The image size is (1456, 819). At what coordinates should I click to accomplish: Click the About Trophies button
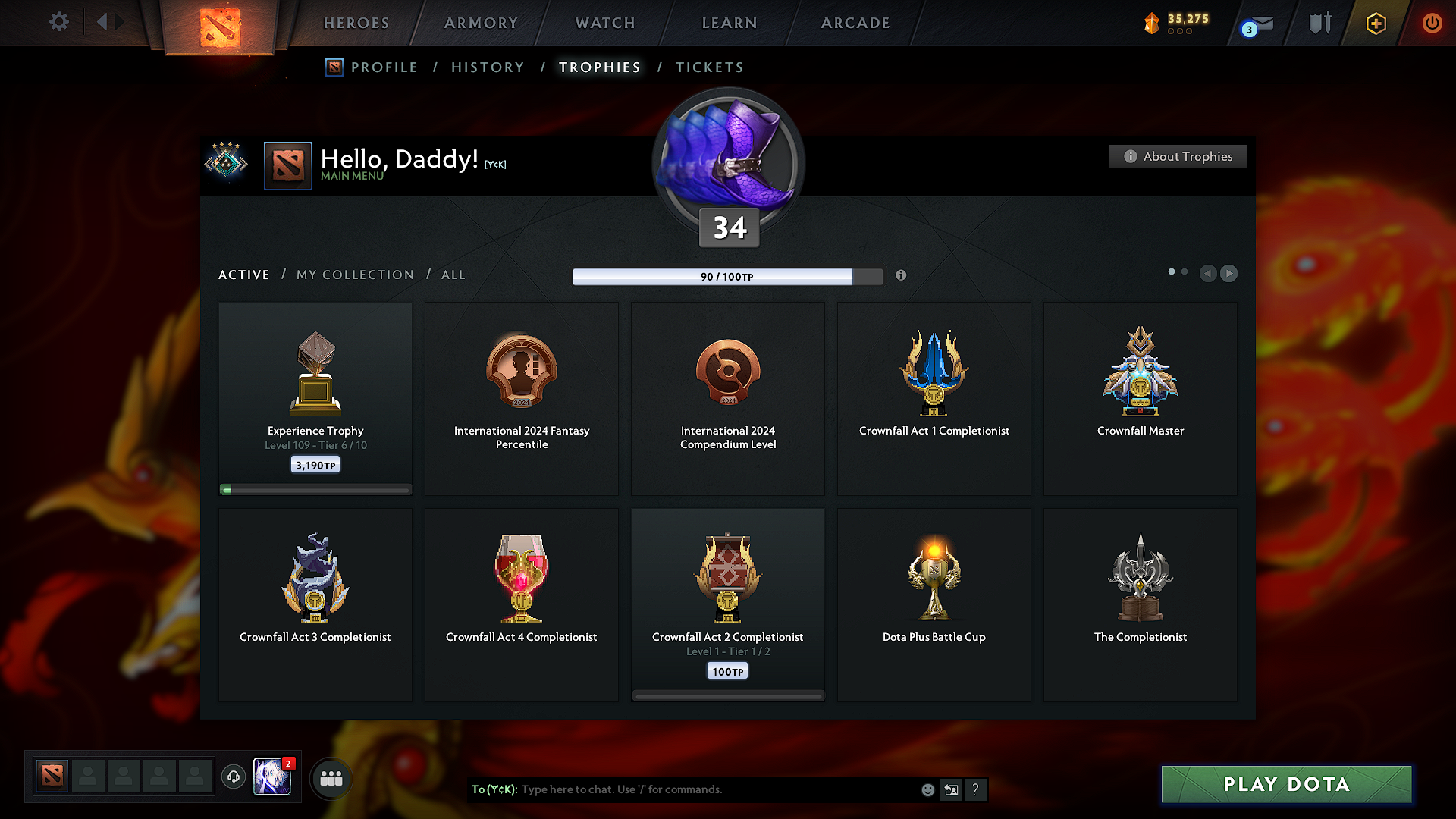[x=1178, y=156]
